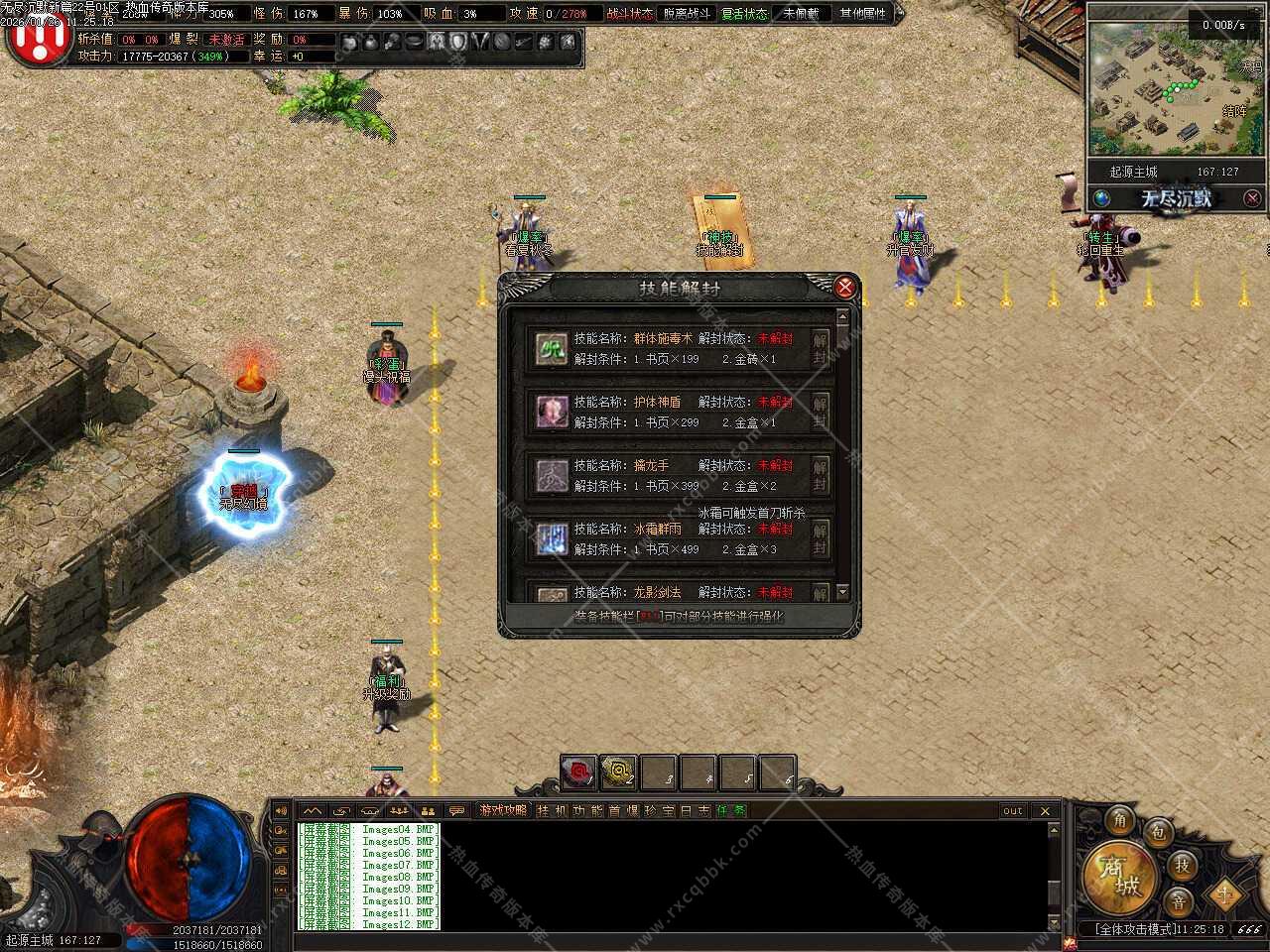The height and width of the screenshot is (952, 1270).
Task: Unseal the 群体施毒术 skill
Action: pyautogui.click(x=821, y=348)
